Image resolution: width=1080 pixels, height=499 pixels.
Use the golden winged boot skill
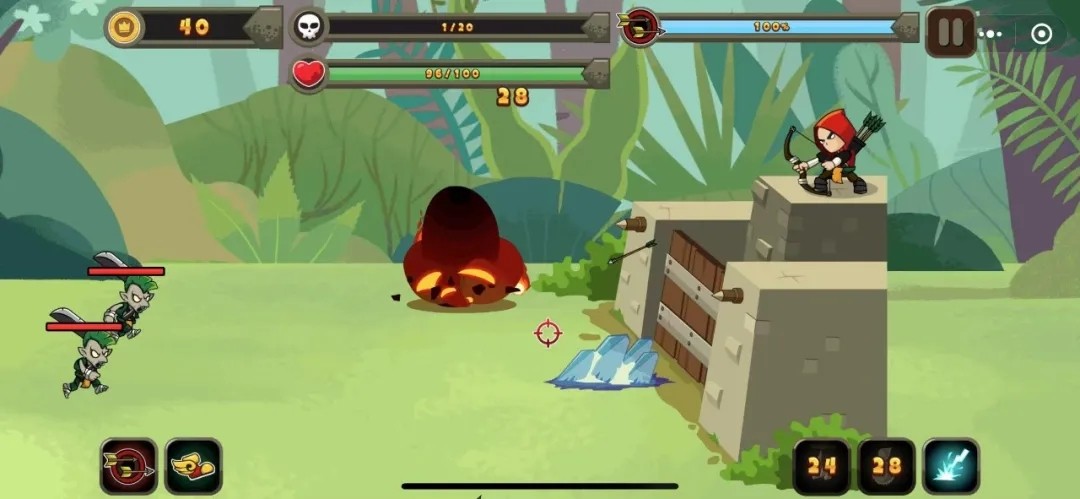click(193, 466)
